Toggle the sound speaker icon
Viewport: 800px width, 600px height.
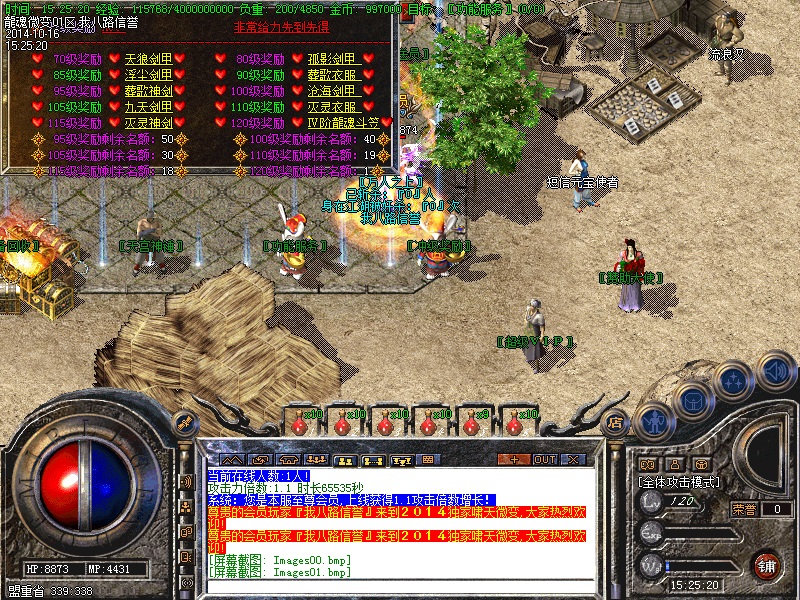775,373
